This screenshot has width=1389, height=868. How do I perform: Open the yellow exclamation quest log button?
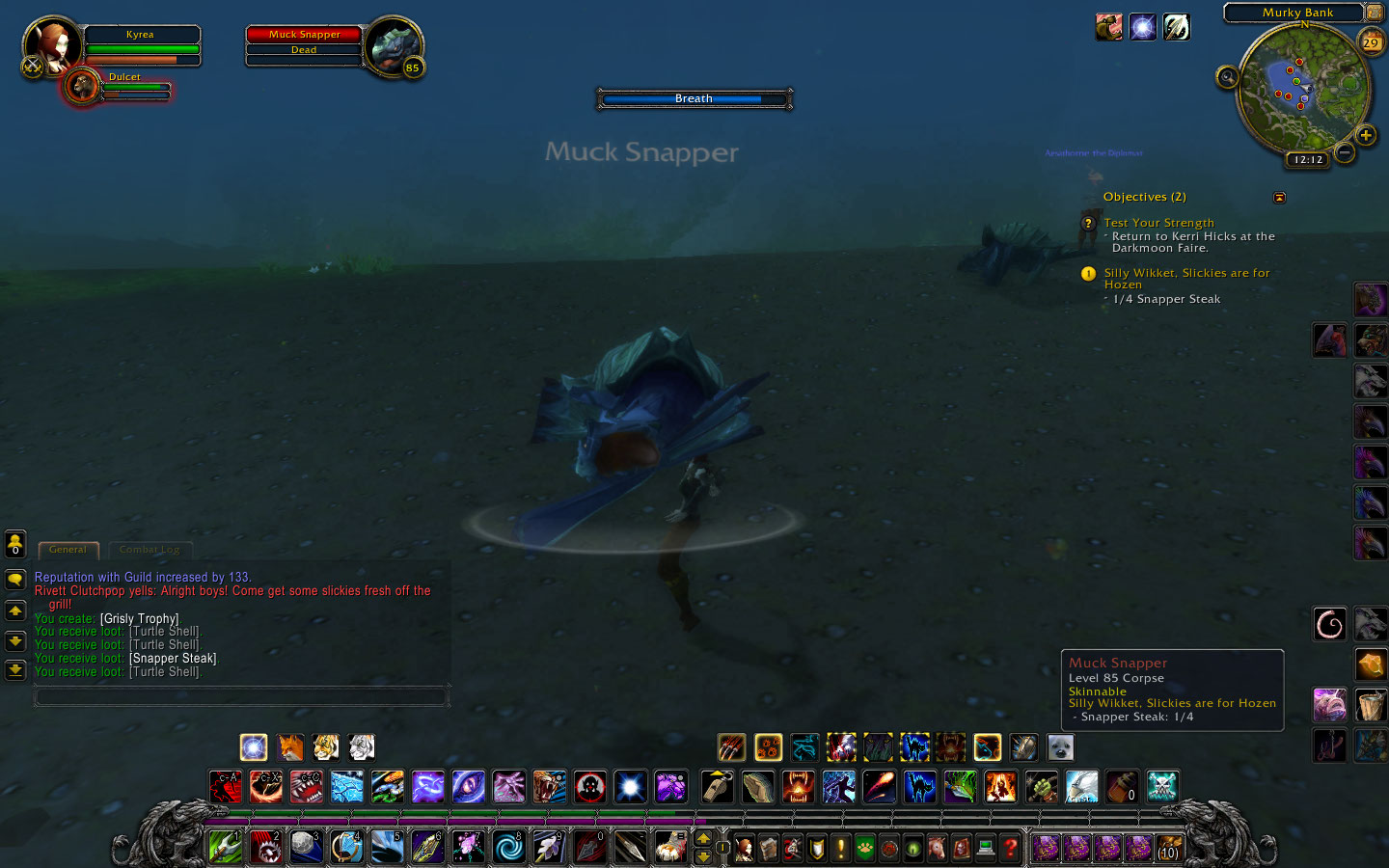point(841,848)
